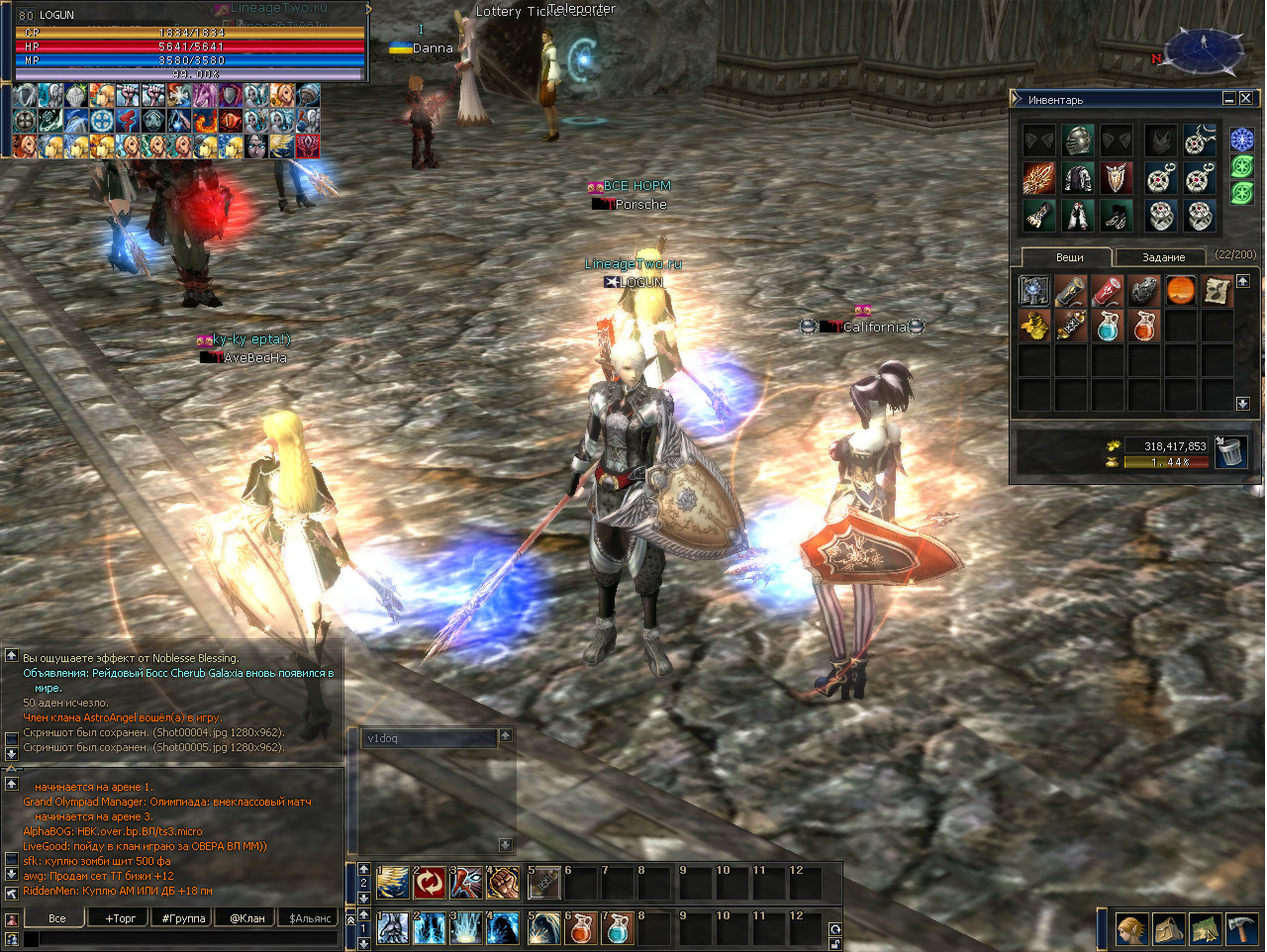The height and width of the screenshot is (952, 1267).
Task: Open the +Торг chat tab
Action: pos(121,918)
